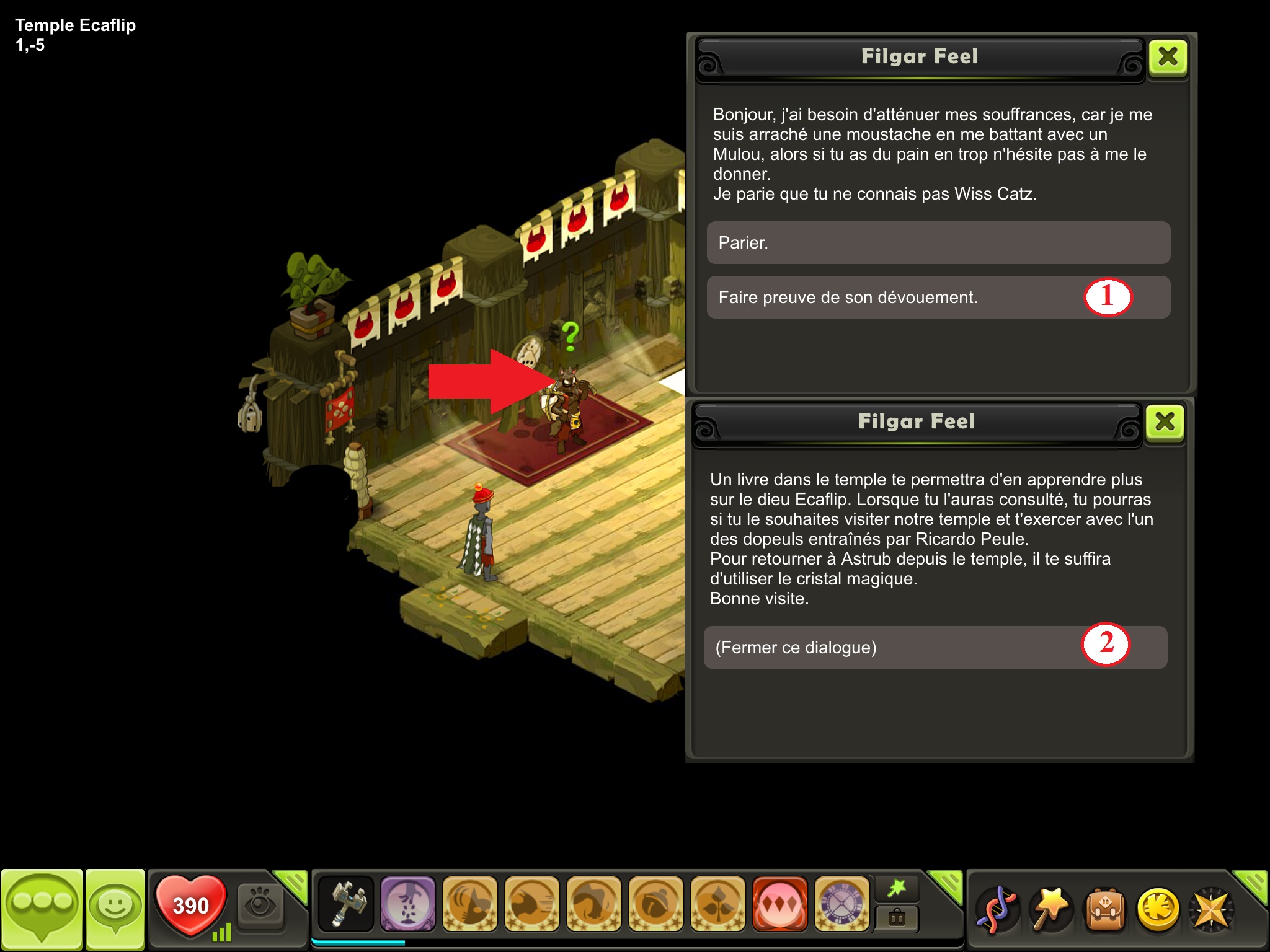Close the upper Filgar Feel dialogue window
The height and width of the screenshot is (952, 1270).
(x=1168, y=58)
